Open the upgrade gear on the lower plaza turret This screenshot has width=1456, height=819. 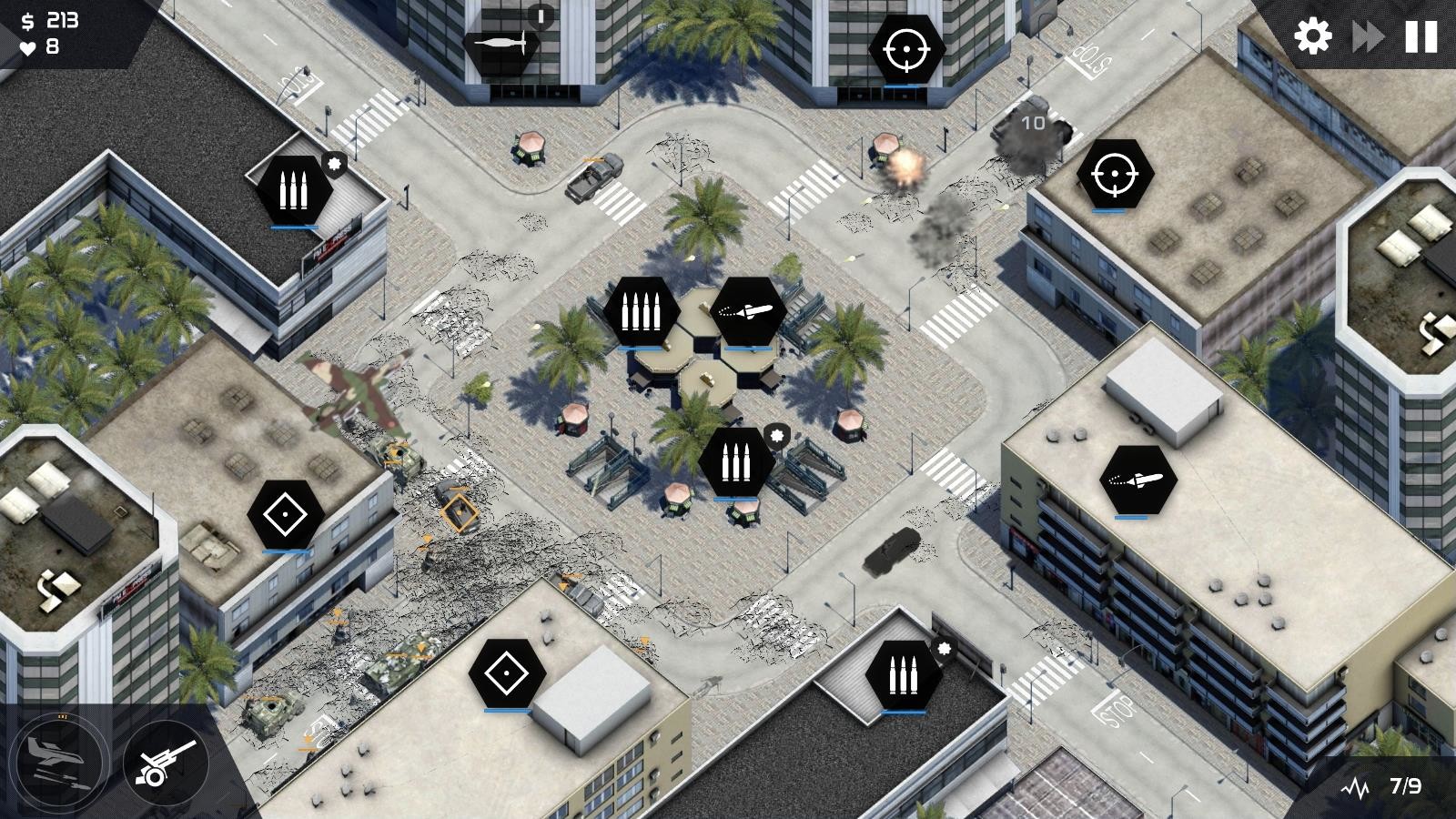778,435
